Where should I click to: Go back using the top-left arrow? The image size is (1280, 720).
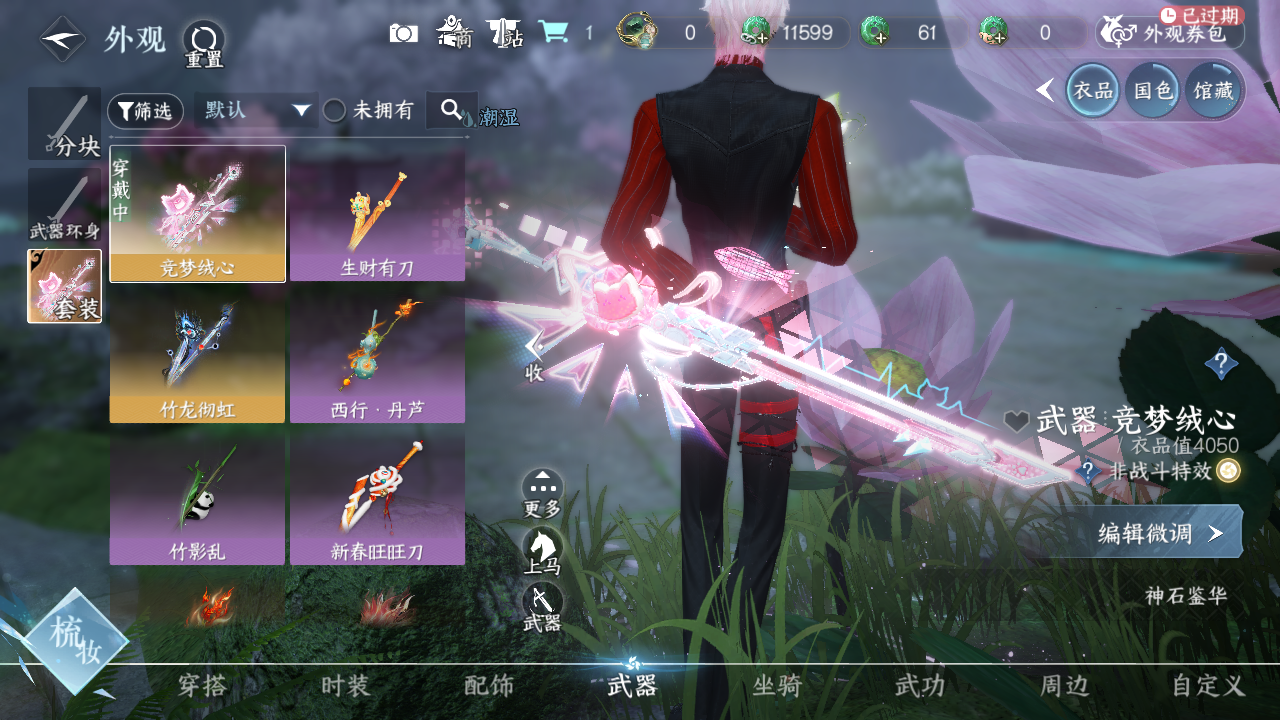[x=62, y=39]
